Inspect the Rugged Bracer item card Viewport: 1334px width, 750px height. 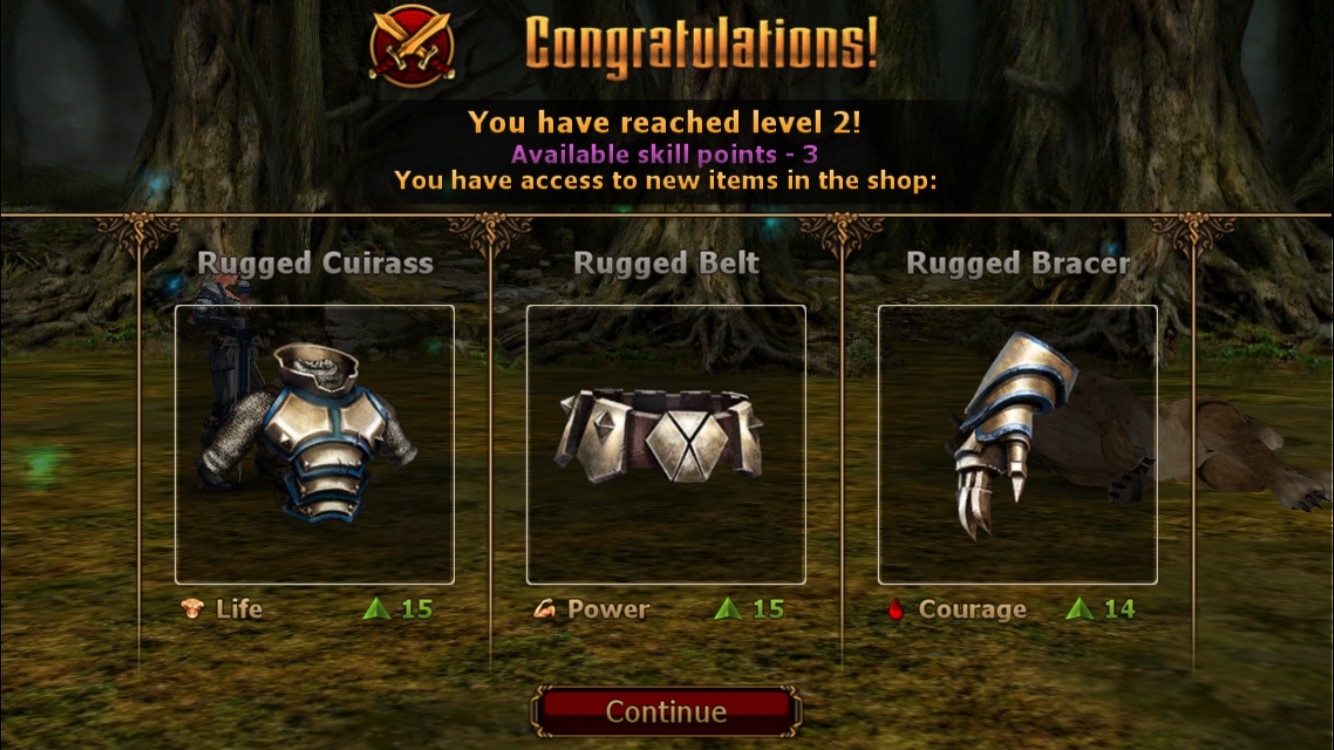point(1017,444)
